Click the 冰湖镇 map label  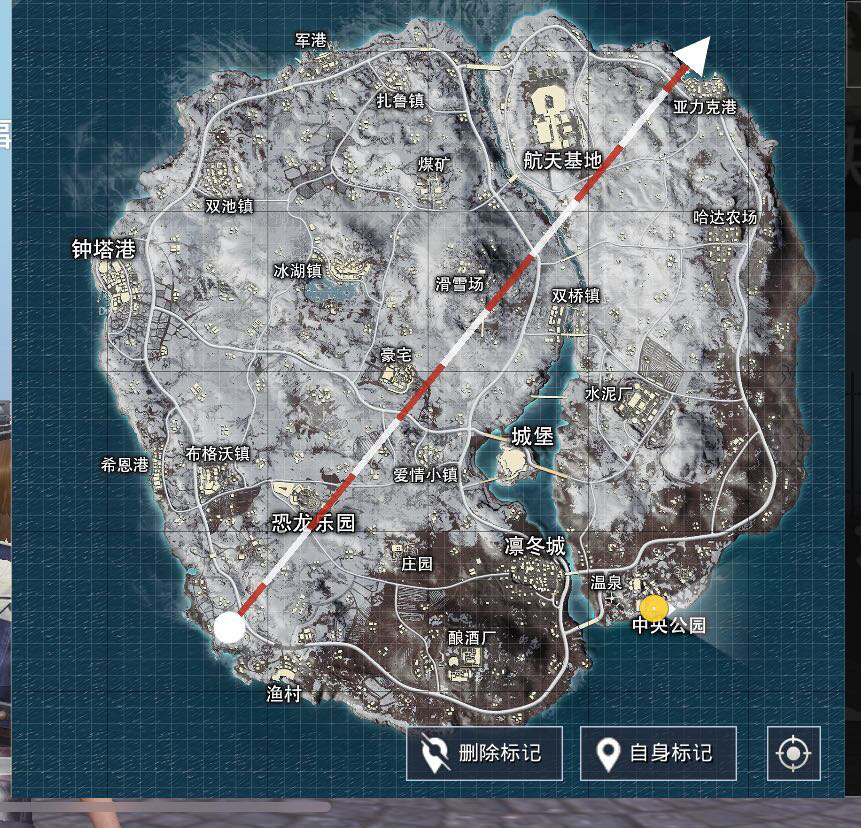[298, 271]
